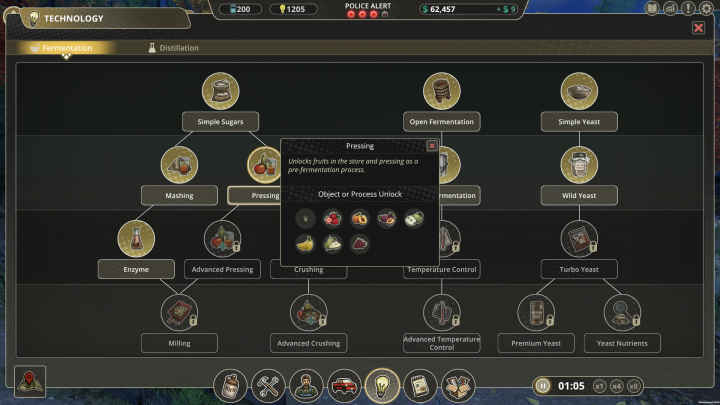Choose the Mashing technology node

pos(179,195)
